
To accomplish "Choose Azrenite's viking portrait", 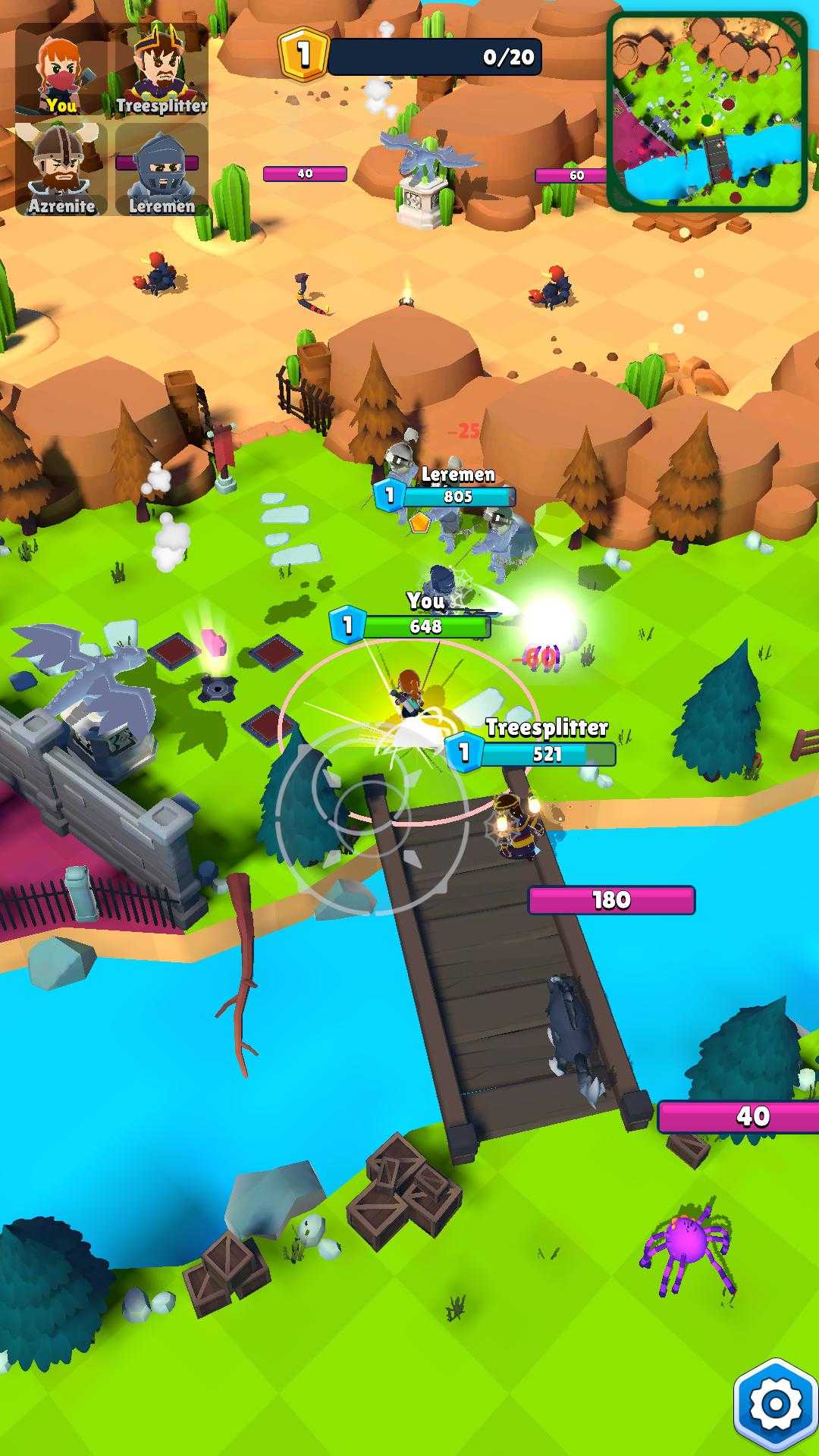I will tap(62, 170).
